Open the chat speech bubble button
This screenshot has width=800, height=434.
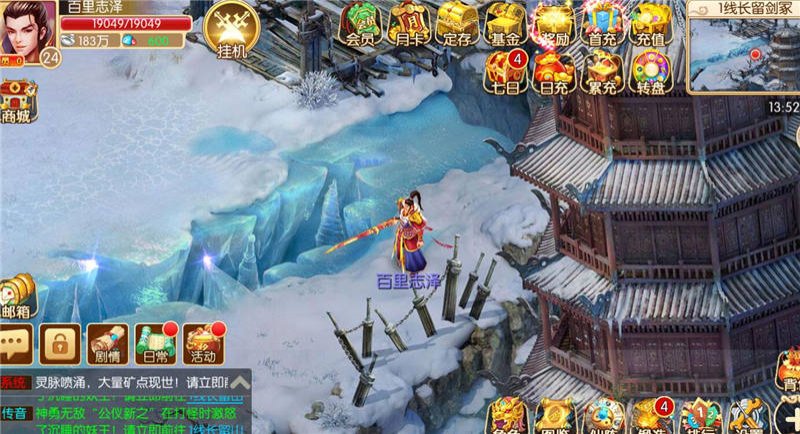point(16,345)
